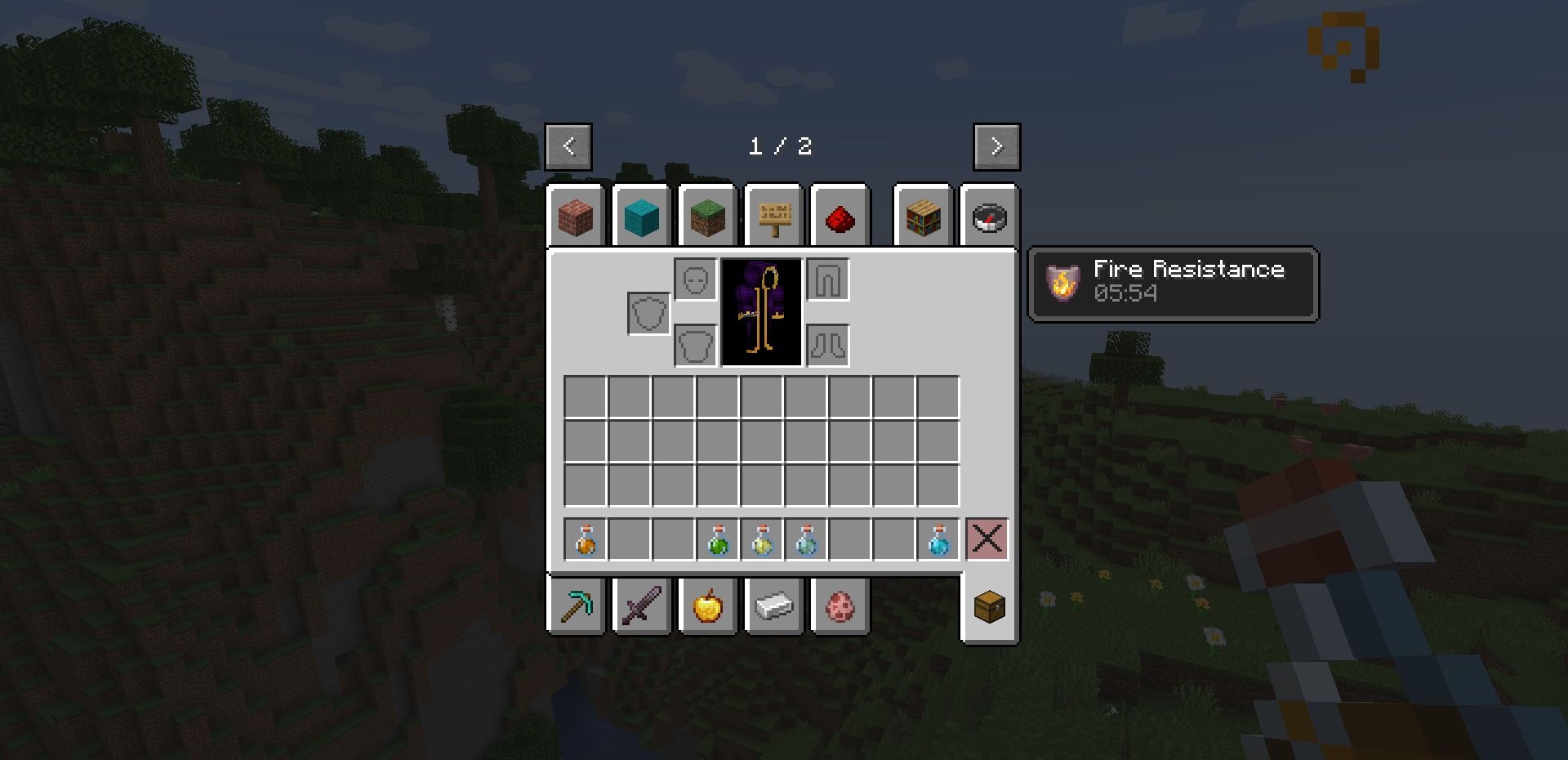Switch to the cyan block tab
This screenshot has width=1568, height=760.
click(x=641, y=217)
